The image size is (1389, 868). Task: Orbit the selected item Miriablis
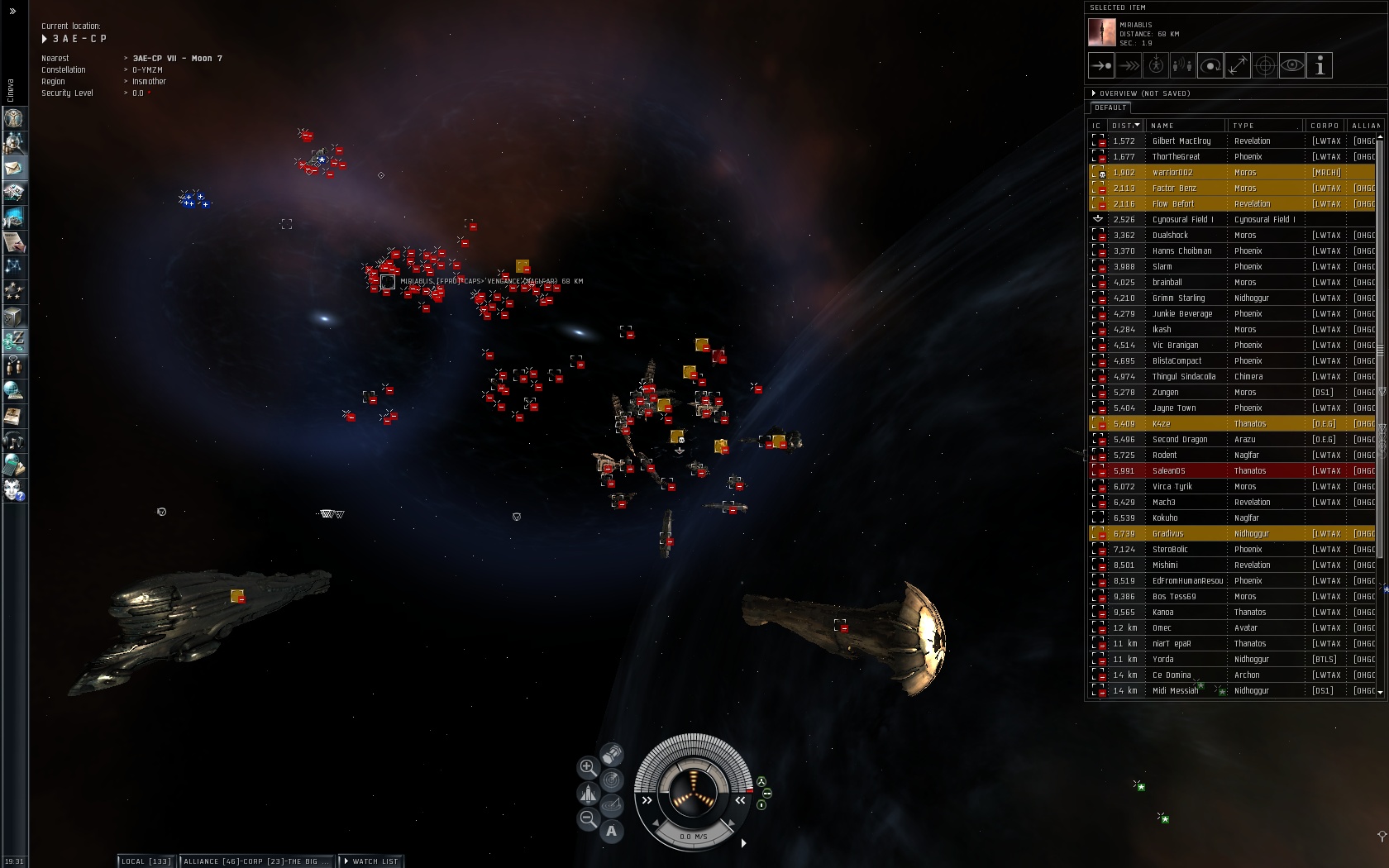[x=1210, y=66]
